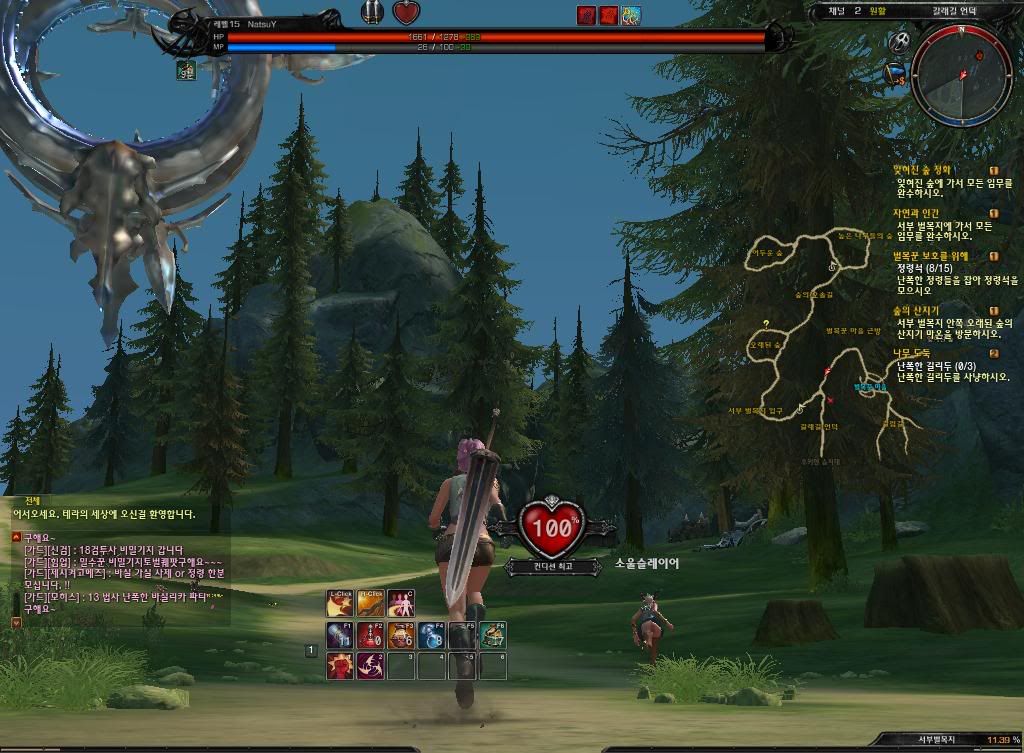1024x753 pixels.
Task: Click the hotbar page number 1 indicator
Action: click(311, 651)
